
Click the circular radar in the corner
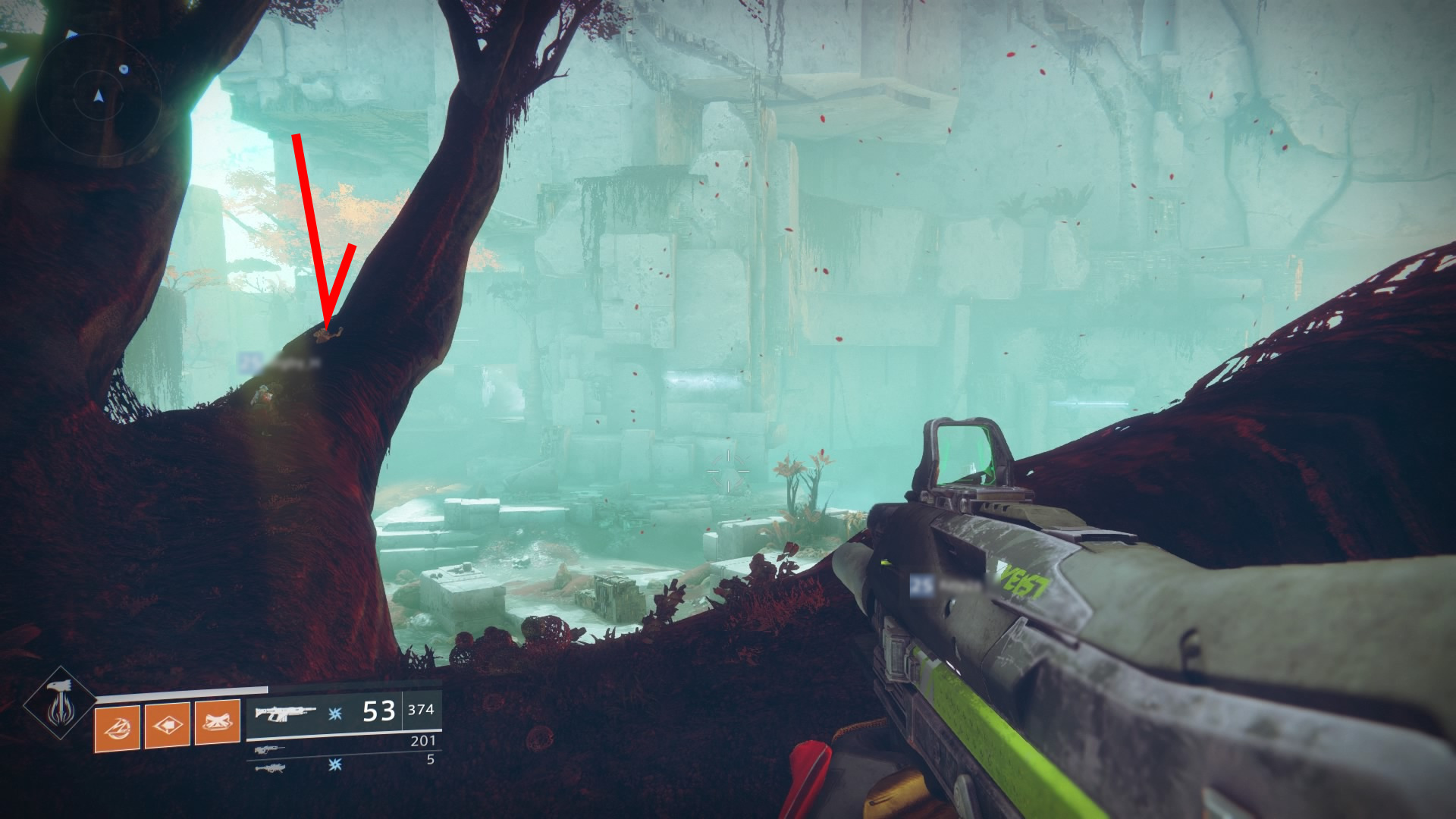(x=98, y=96)
